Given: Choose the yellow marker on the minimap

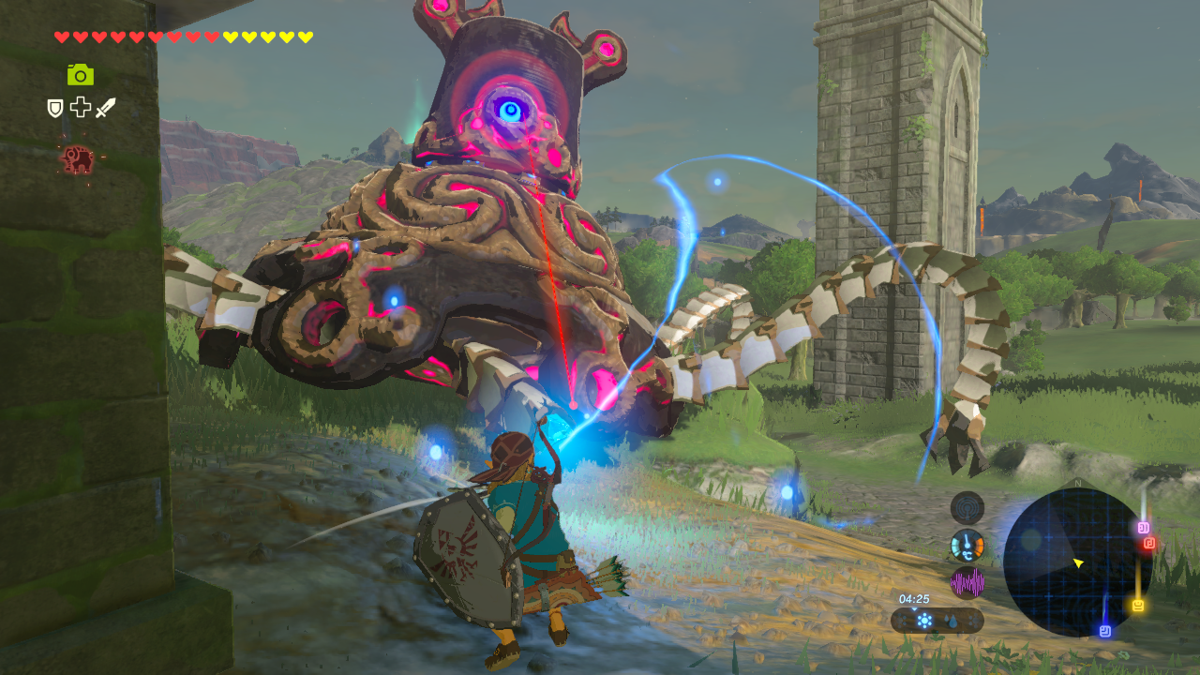Looking at the screenshot, I should [x=1138, y=606].
